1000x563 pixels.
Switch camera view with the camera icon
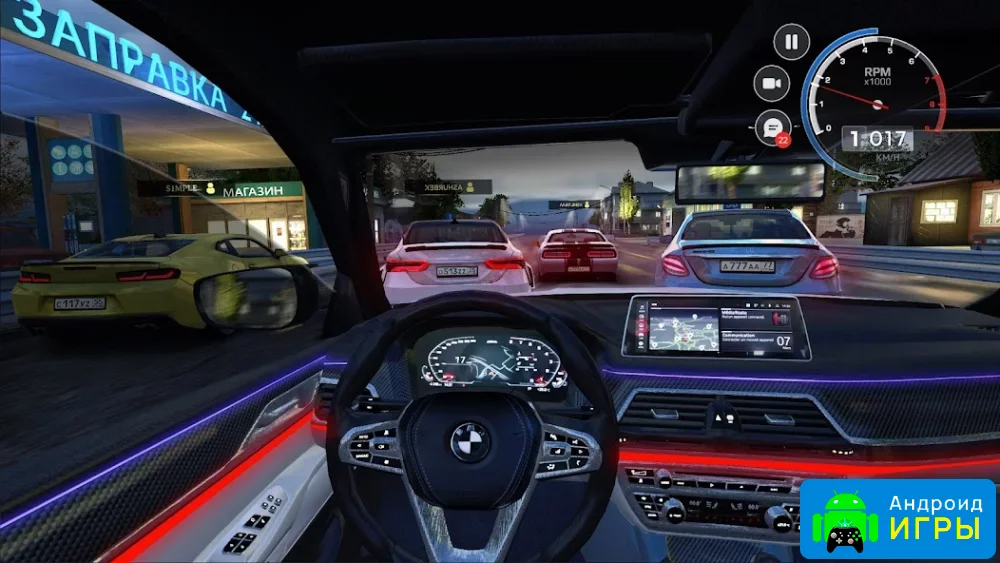pos(771,84)
